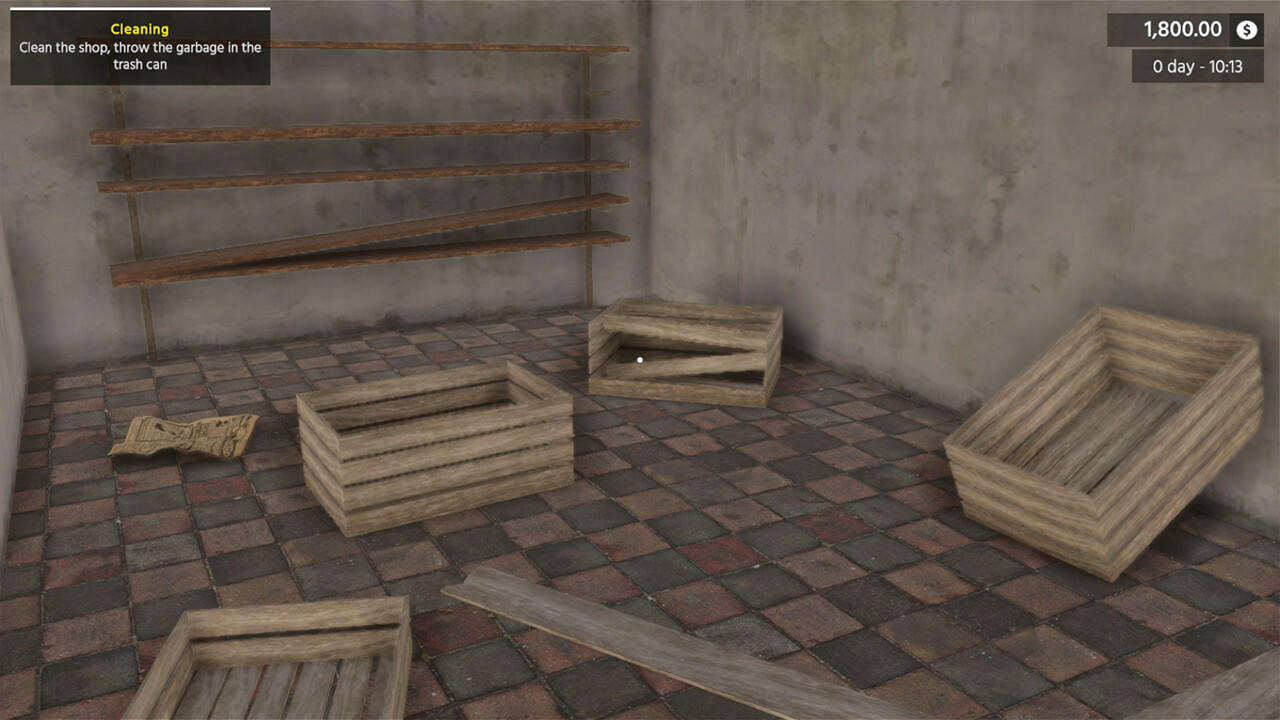Click the crate at the bottom left corner
The image size is (1280, 720).
(280, 665)
